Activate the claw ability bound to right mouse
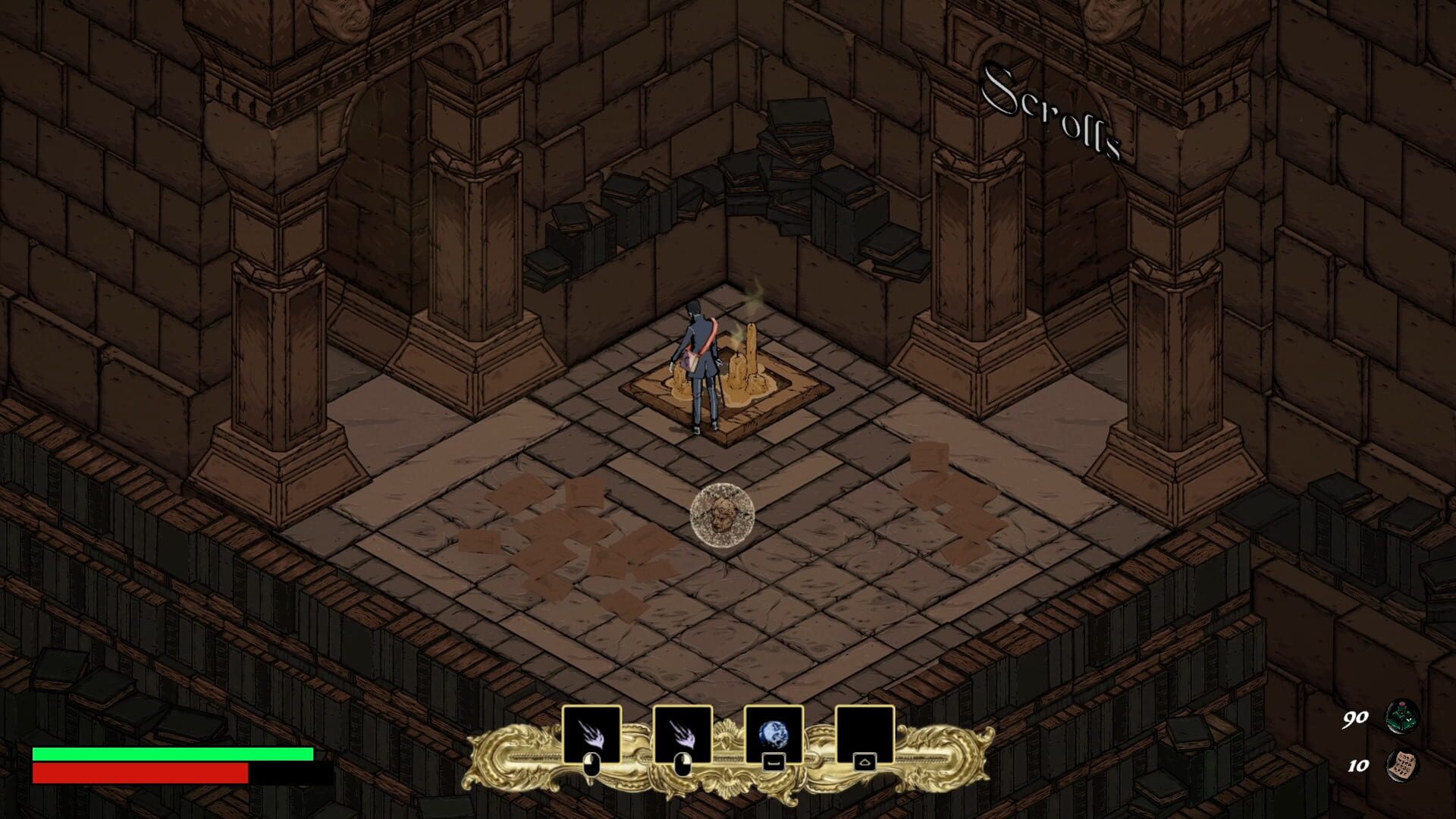 682,734
